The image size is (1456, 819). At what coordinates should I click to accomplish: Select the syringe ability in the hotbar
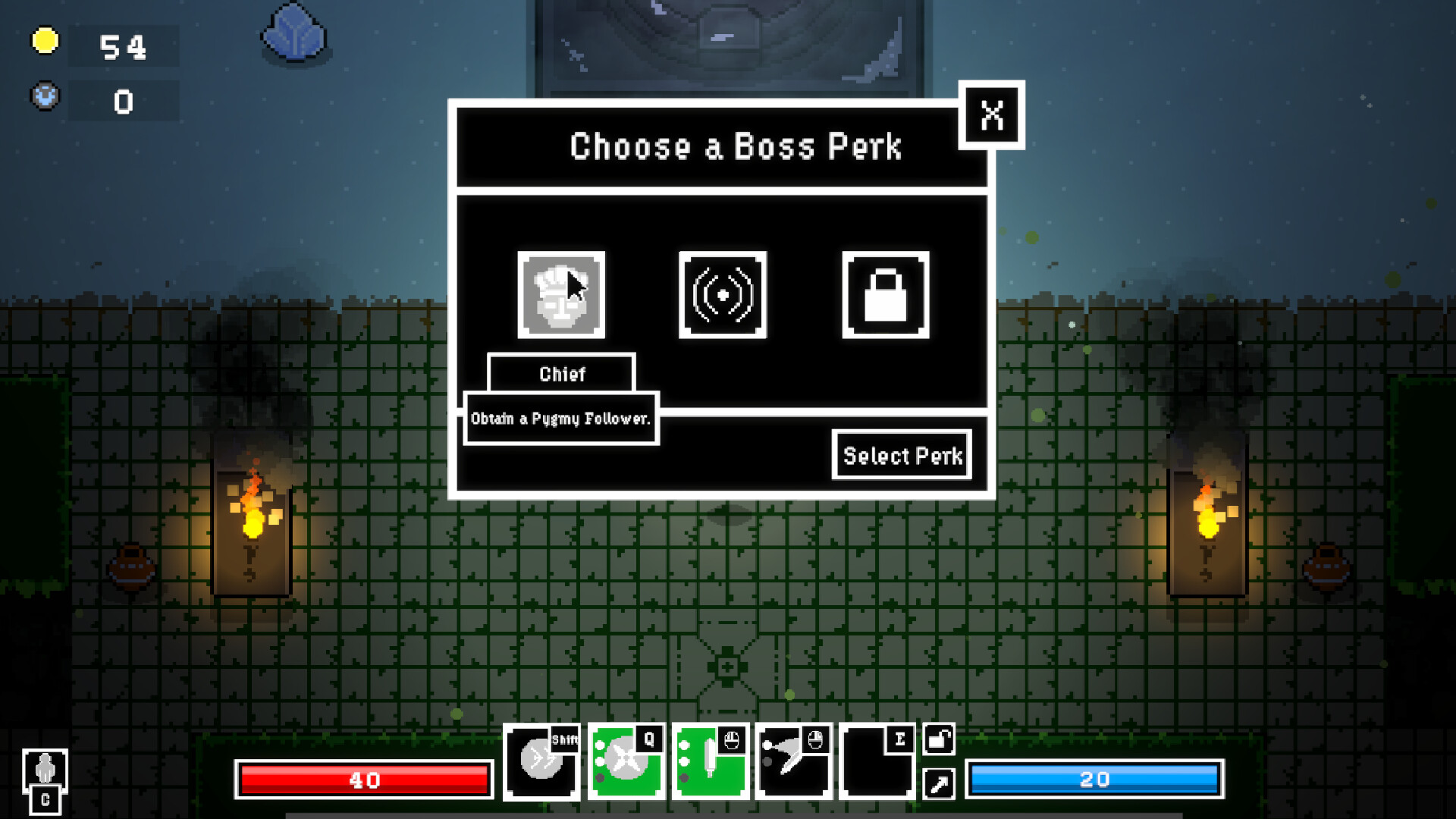click(711, 761)
